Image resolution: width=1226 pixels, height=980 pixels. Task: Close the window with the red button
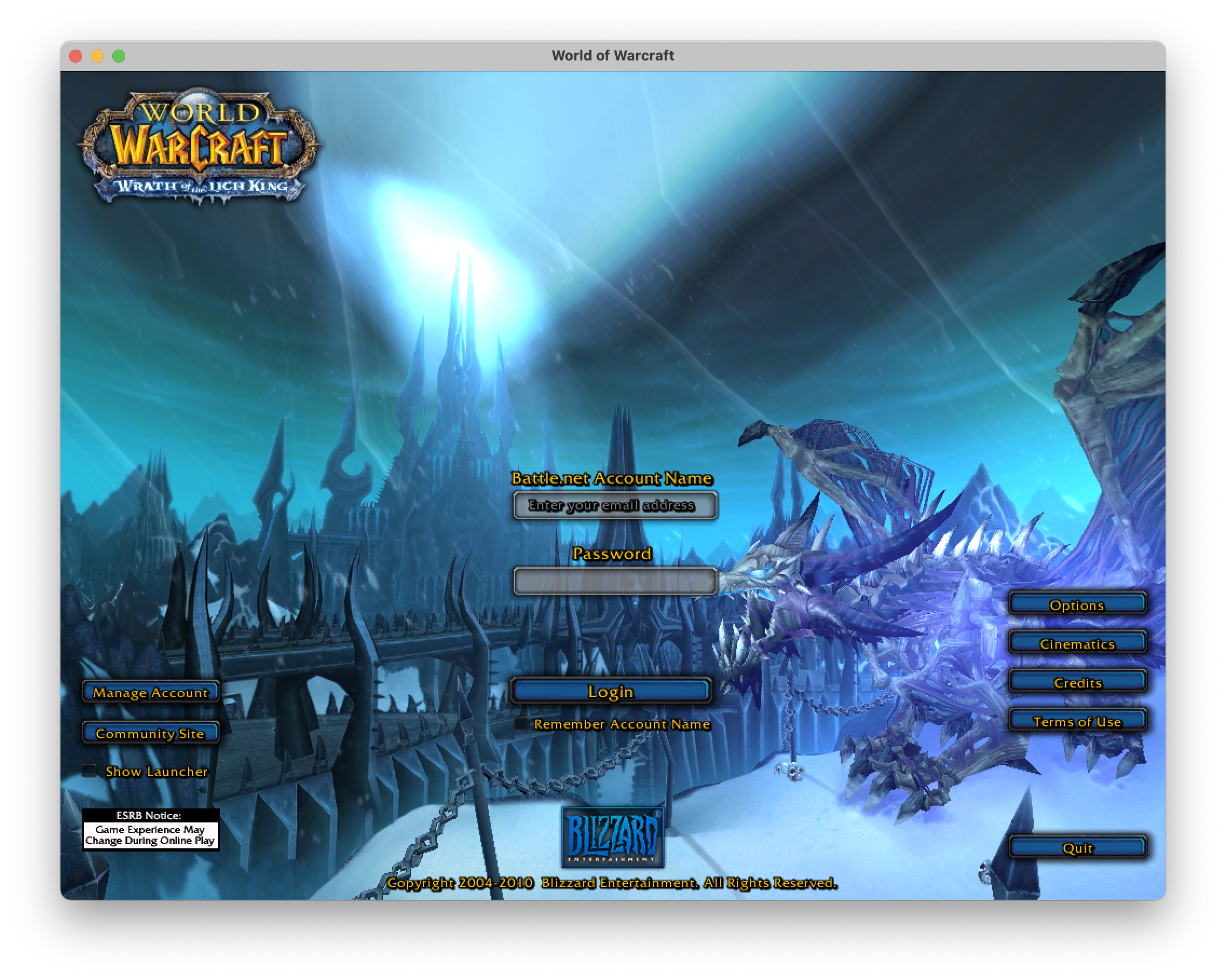point(76,56)
